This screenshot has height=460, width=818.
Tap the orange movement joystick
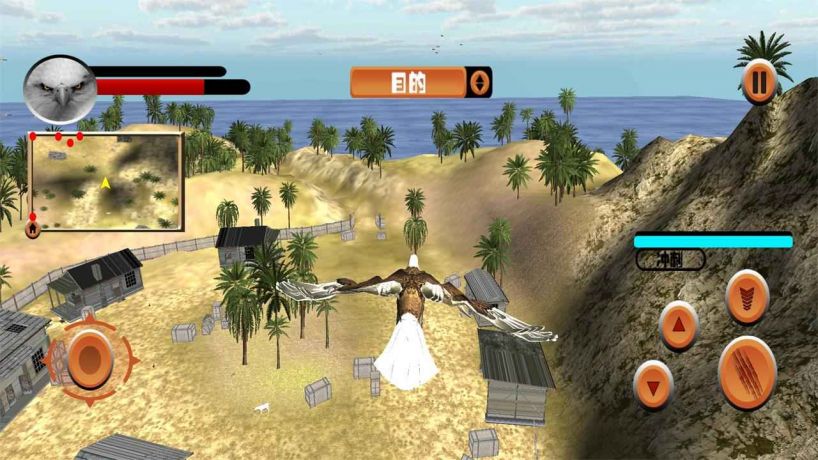point(90,357)
